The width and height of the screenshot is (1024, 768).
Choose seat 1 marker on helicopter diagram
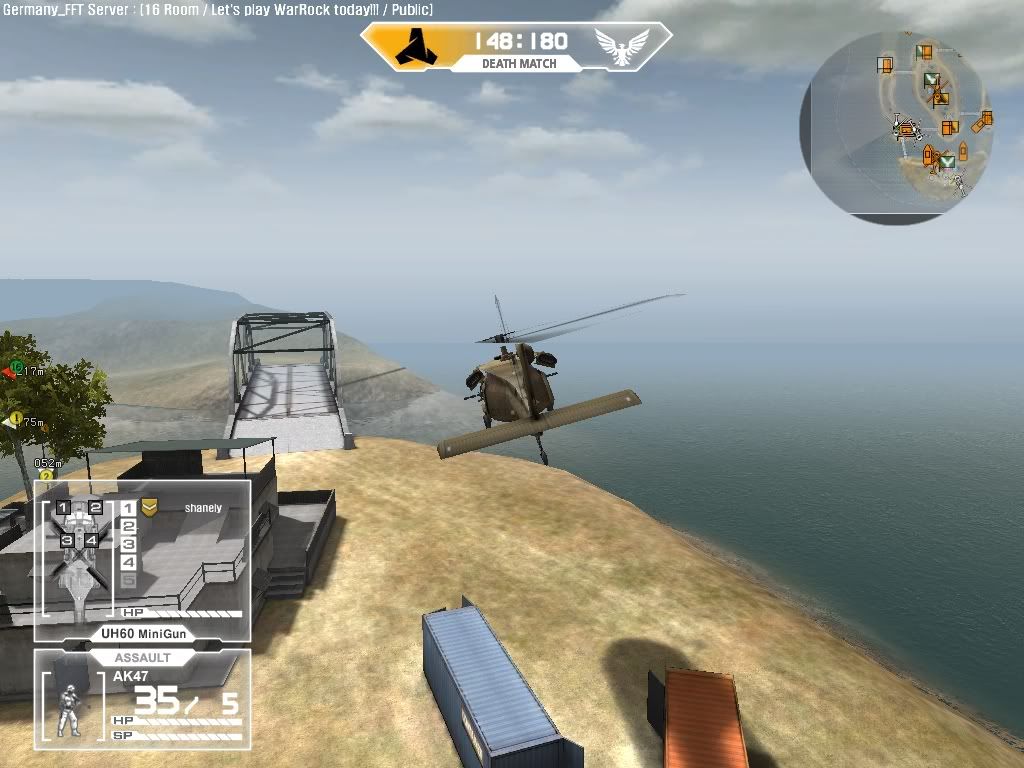[63, 508]
